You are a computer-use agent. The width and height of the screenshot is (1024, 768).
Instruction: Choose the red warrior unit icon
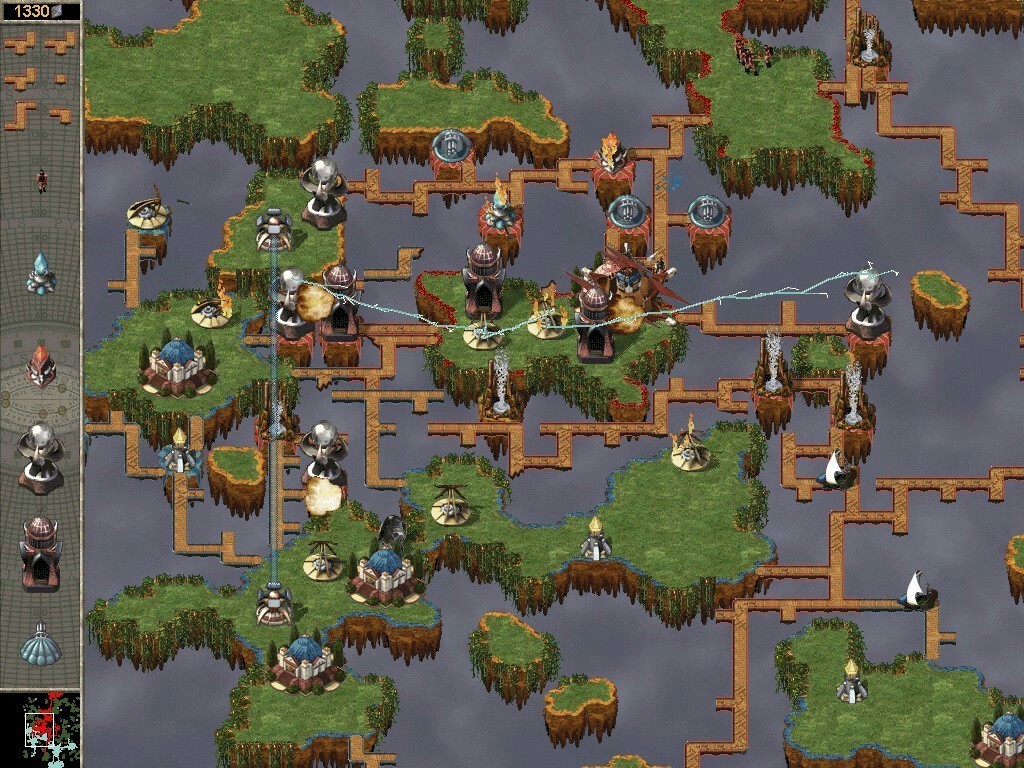point(41,180)
